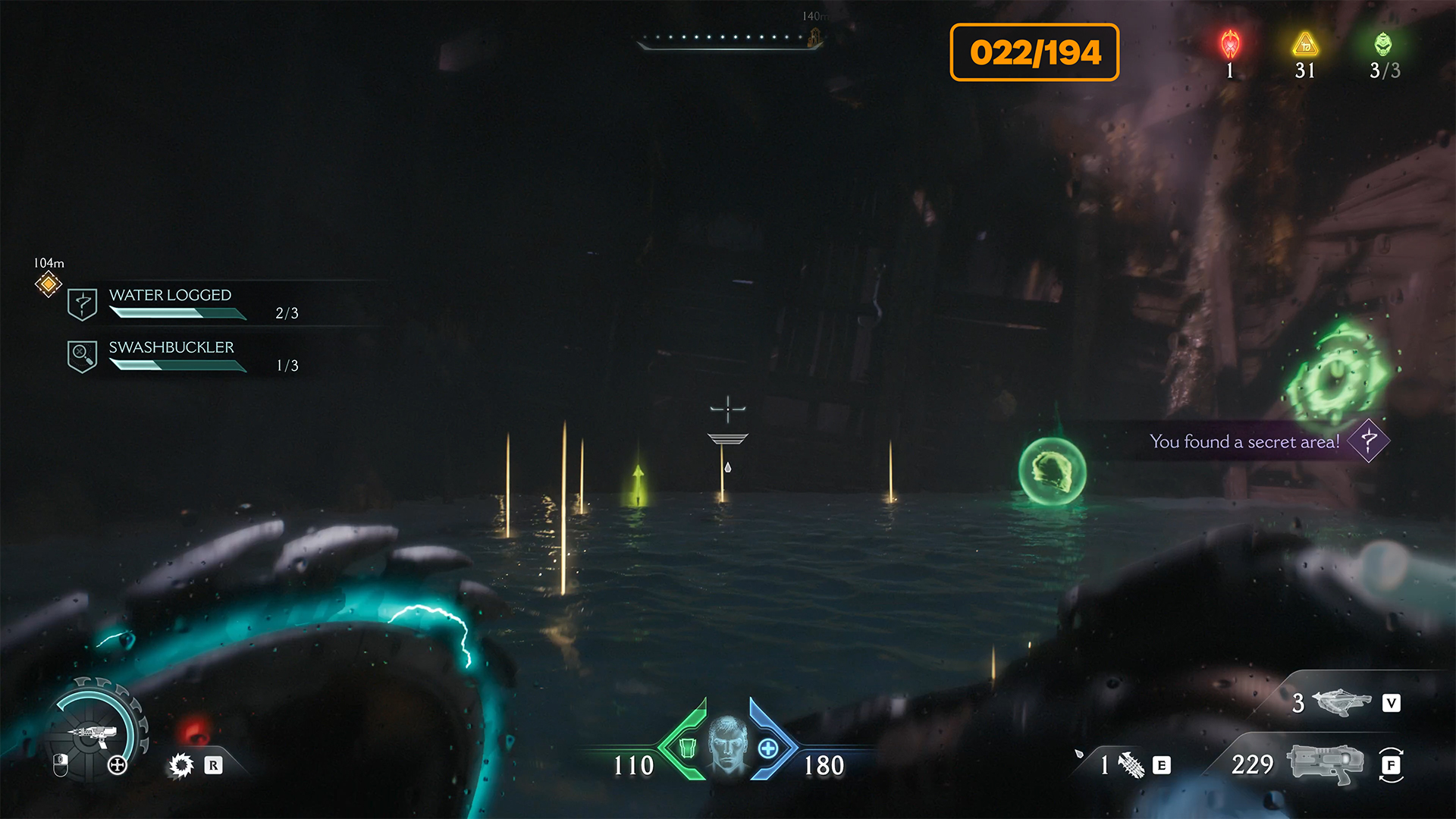1456x819 pixels.
Task: Click the orange 022/194 counter overlay
Action: [x=1034, y=52]
